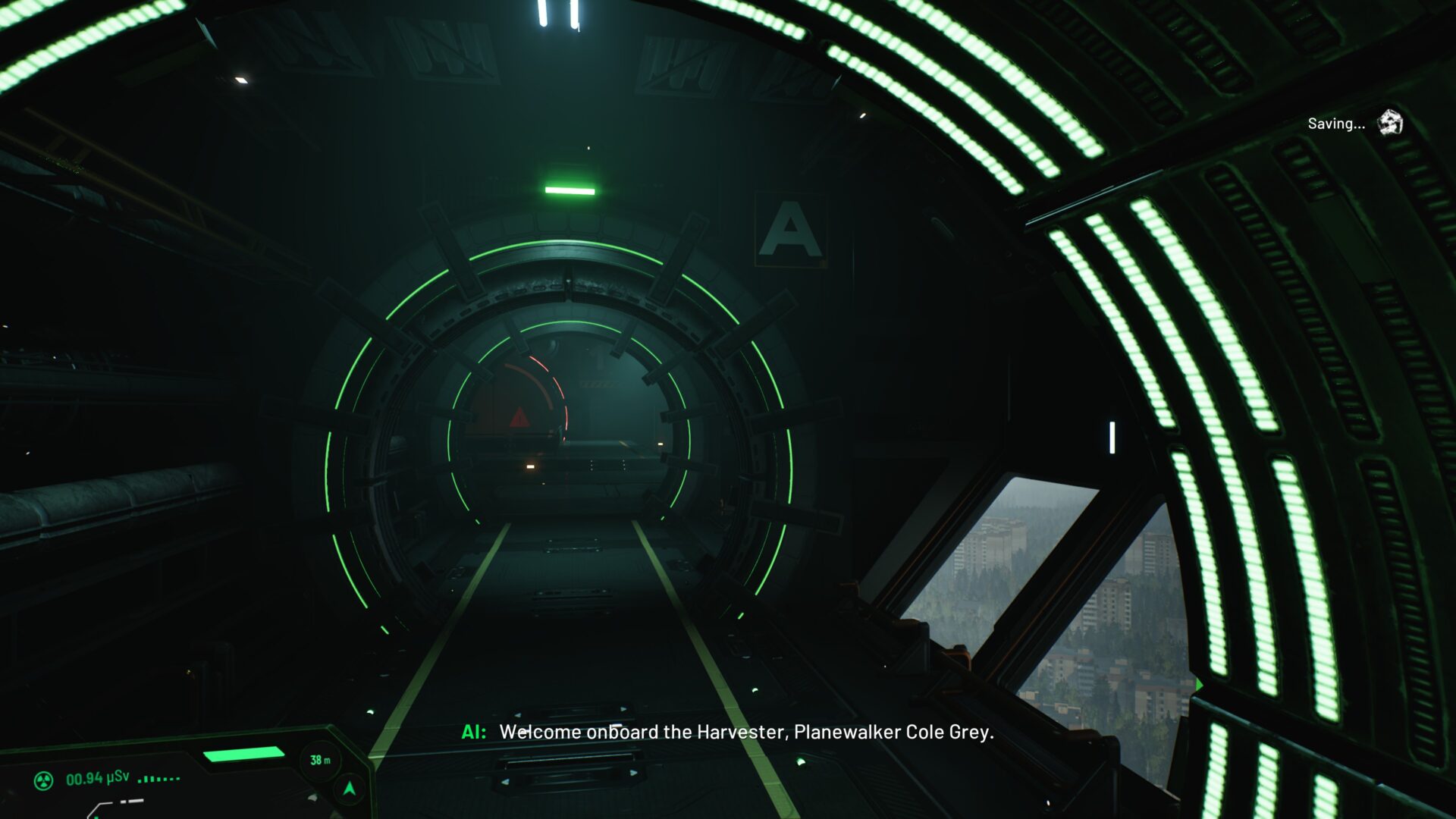
Task: Select the green objective direction arrow
Action: pyautogui.click(x=350, y=789)
